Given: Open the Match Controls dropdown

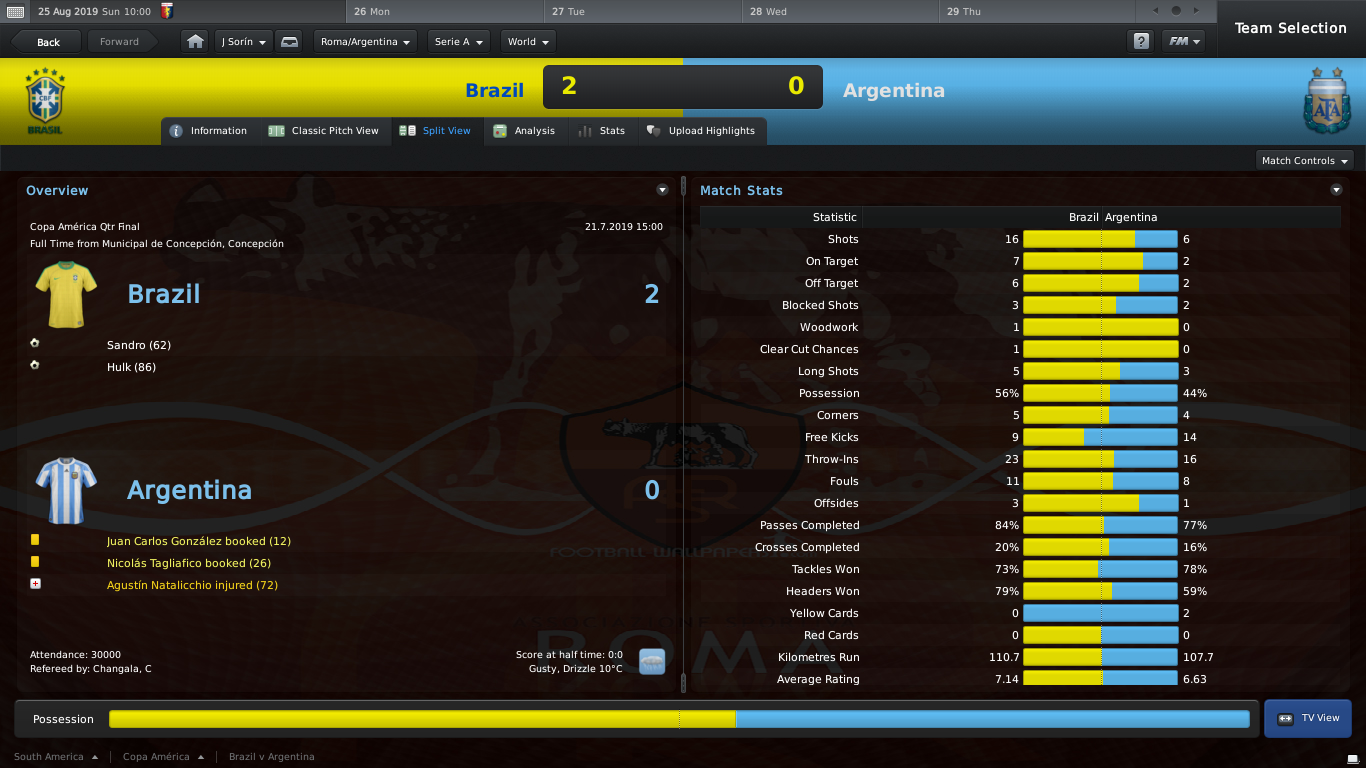Looking at the screenshot, I should [1304, 160].
